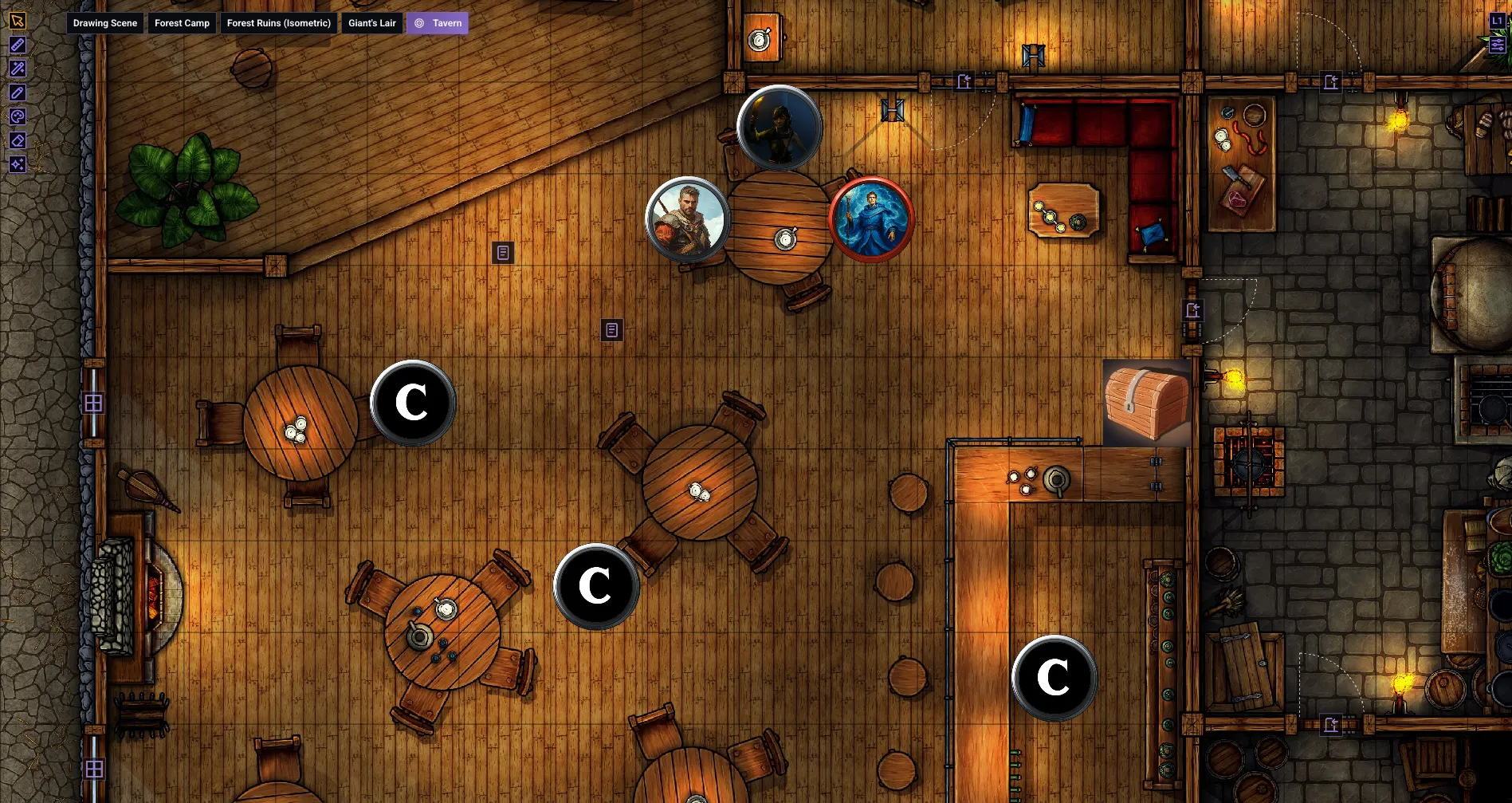Switch to the Forest Camp scene tab
Screen dimensions: 1512x803
pyautogui.click(x=182, y=23)
